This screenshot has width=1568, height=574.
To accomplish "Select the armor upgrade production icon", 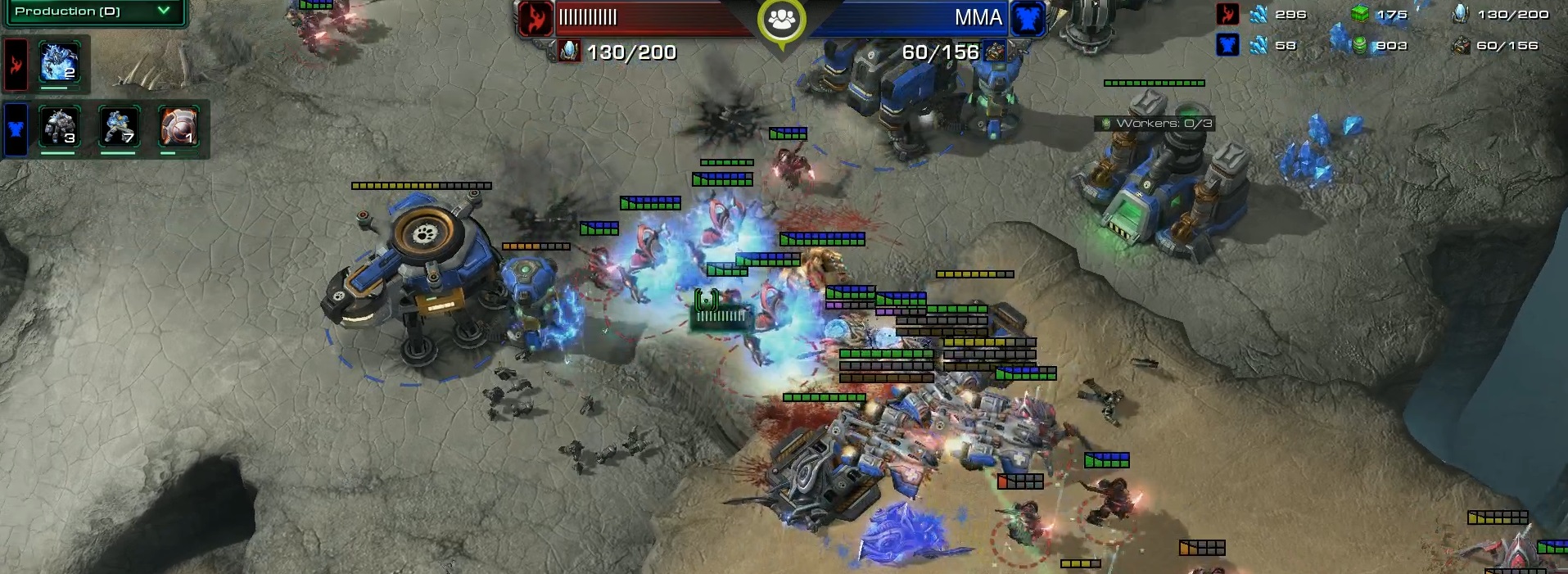I will point(178,128).
